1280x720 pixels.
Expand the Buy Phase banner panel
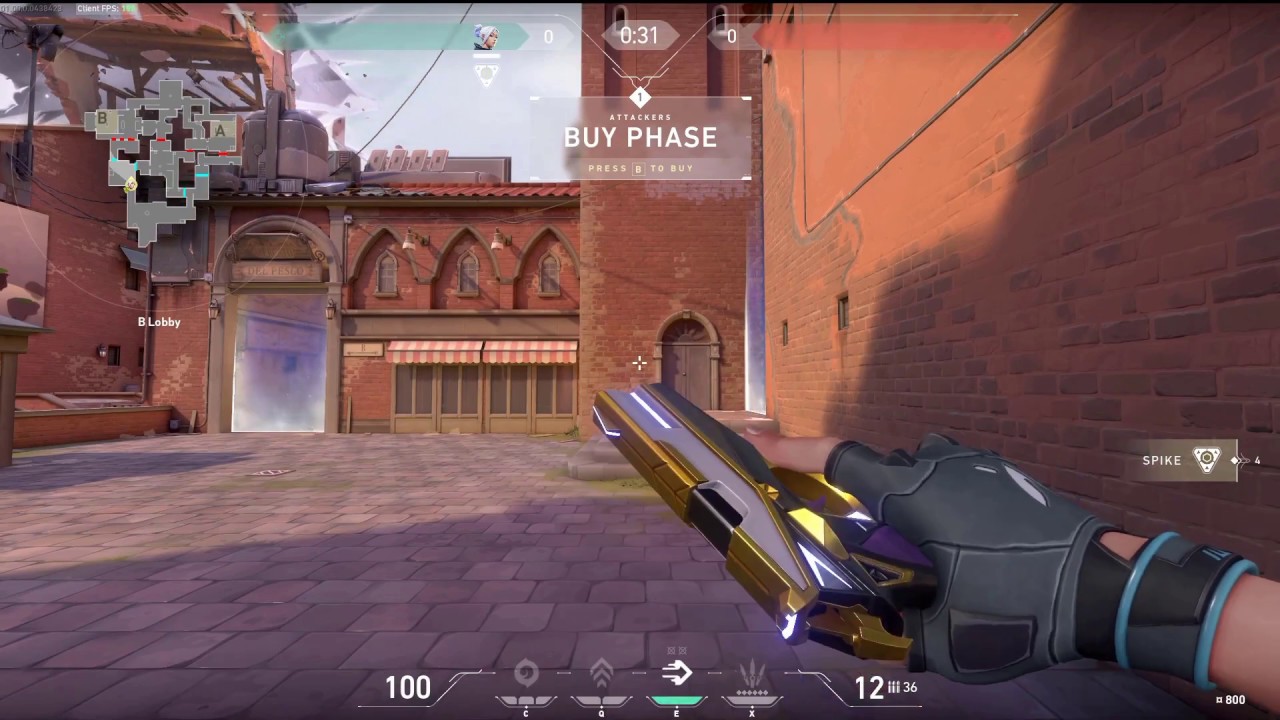[640, 138]
